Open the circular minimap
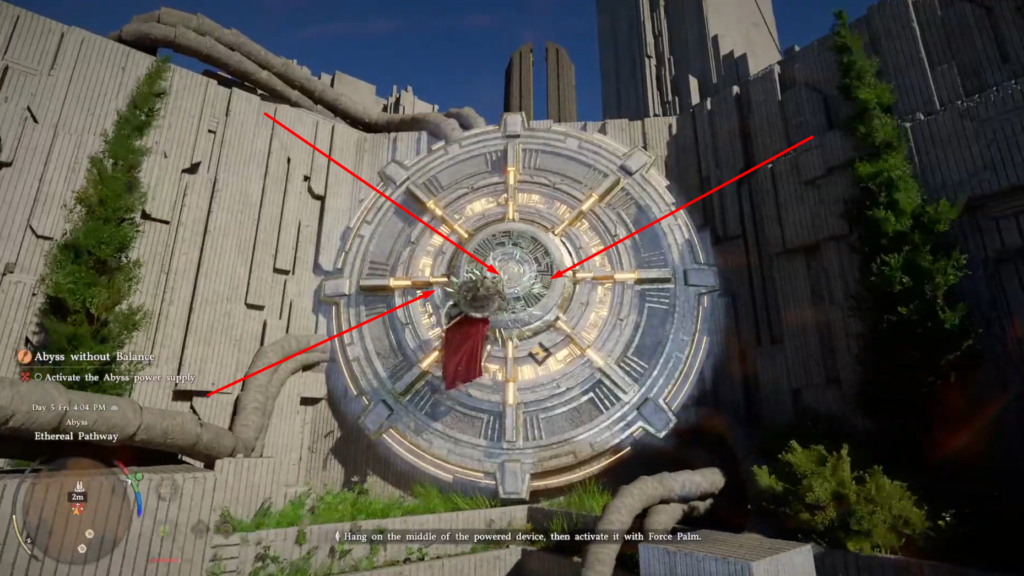 click(76, 510)
